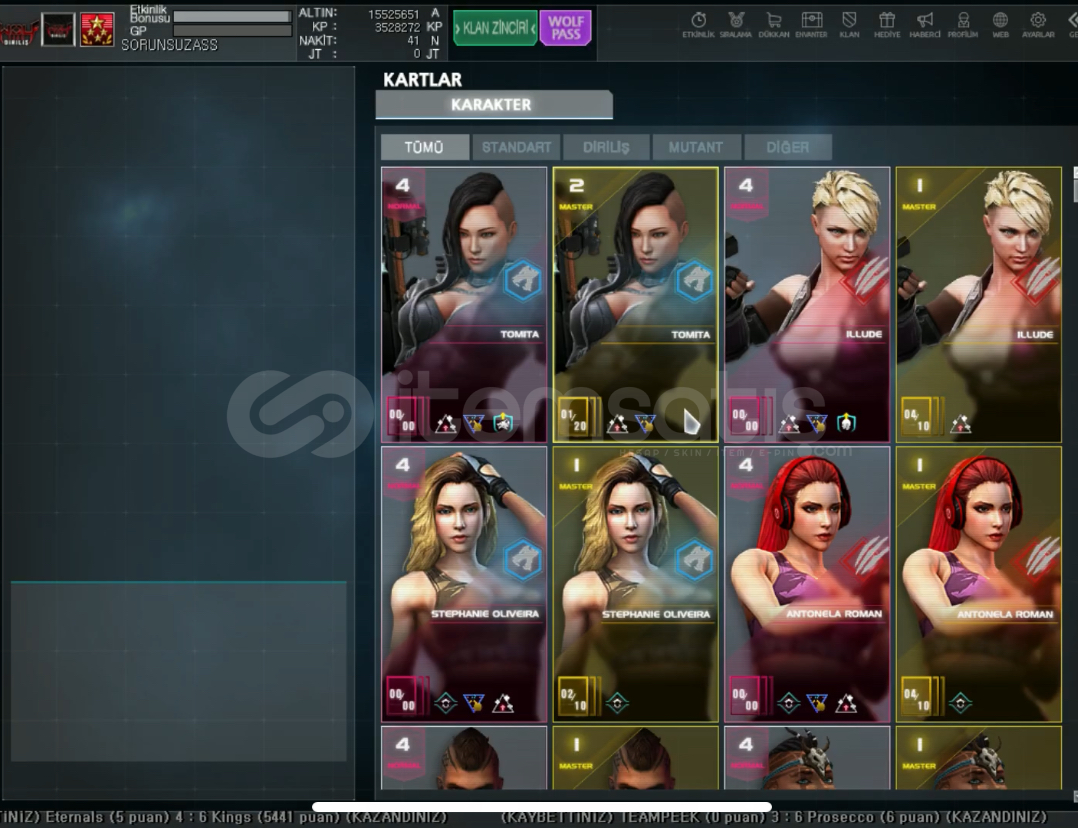Screen dimensions: 1078x828
Task: Switch to the Diğer tab
Action: tap(787, 147)
